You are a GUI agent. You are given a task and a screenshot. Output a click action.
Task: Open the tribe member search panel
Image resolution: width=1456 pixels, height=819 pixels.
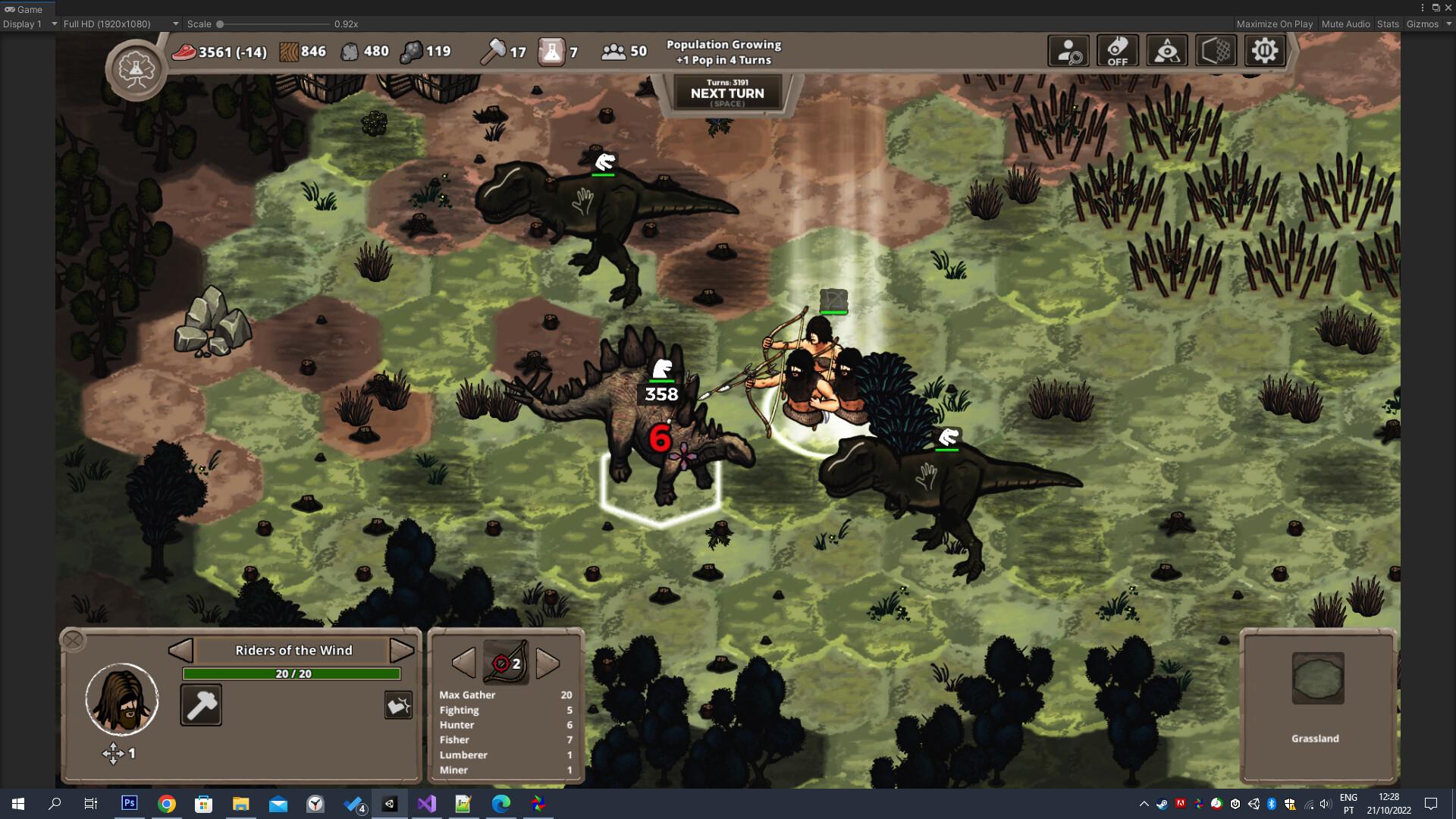[1068, 50]
